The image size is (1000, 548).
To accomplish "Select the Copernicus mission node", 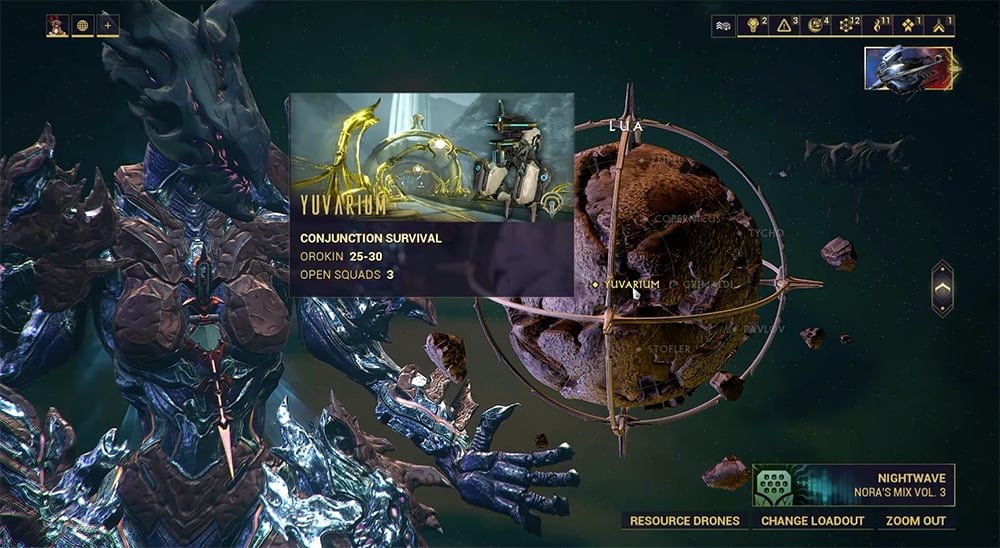I will 688,218.
